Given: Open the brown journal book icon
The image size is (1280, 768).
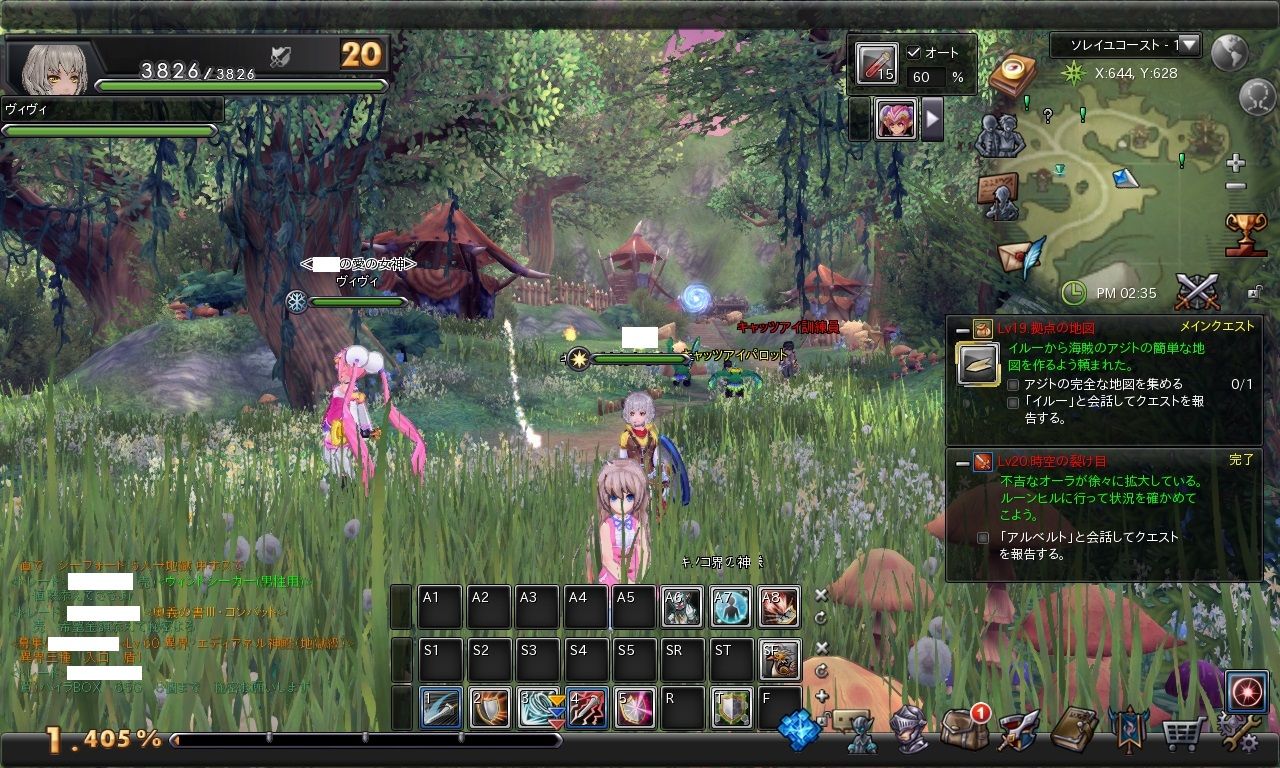Looking at the screenshot, I should (1074, 730).
